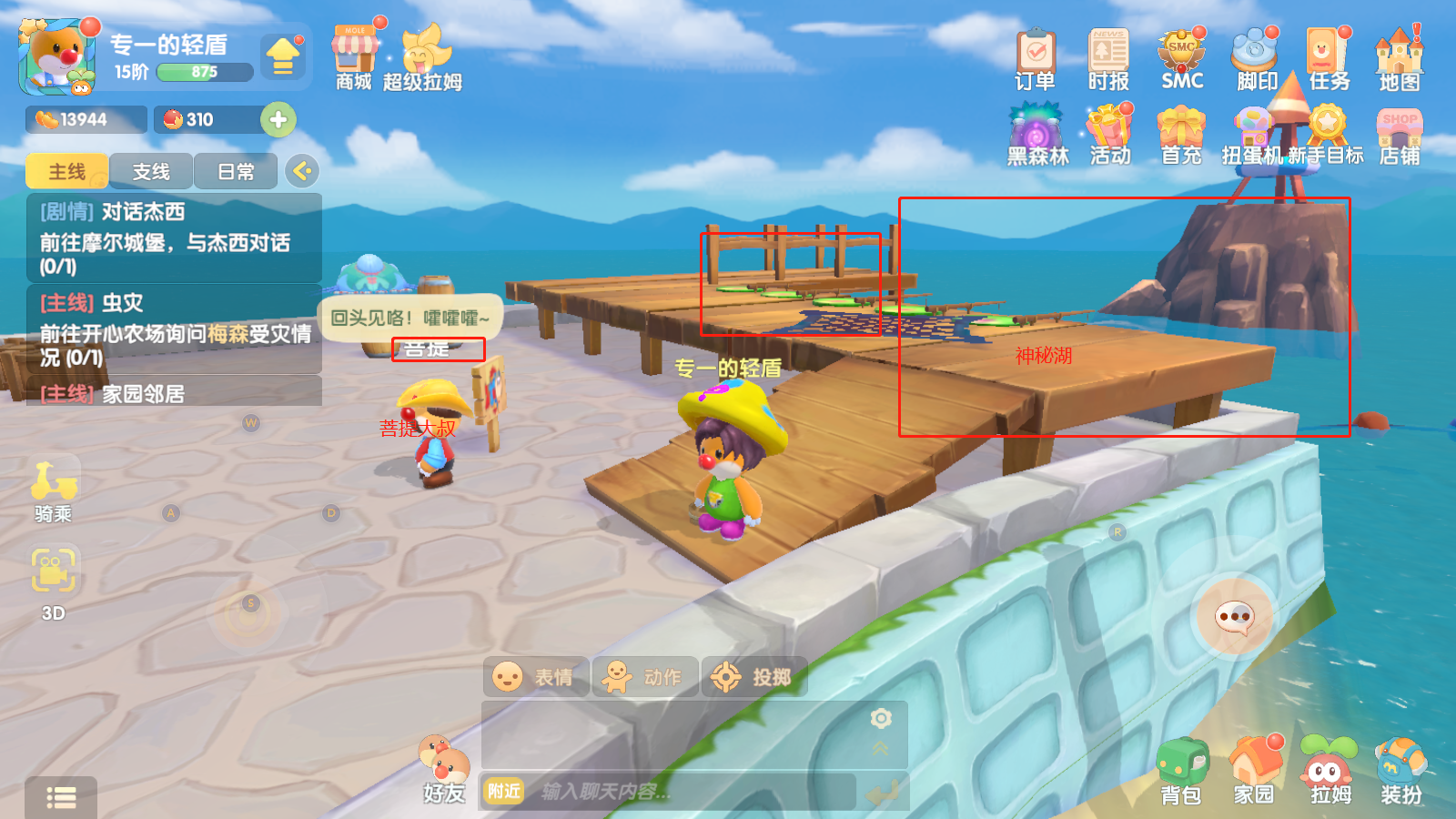This screenshot has height=819, width=1456.
Task: Open the 任务 quest menu
Action: click(1329, 56)
